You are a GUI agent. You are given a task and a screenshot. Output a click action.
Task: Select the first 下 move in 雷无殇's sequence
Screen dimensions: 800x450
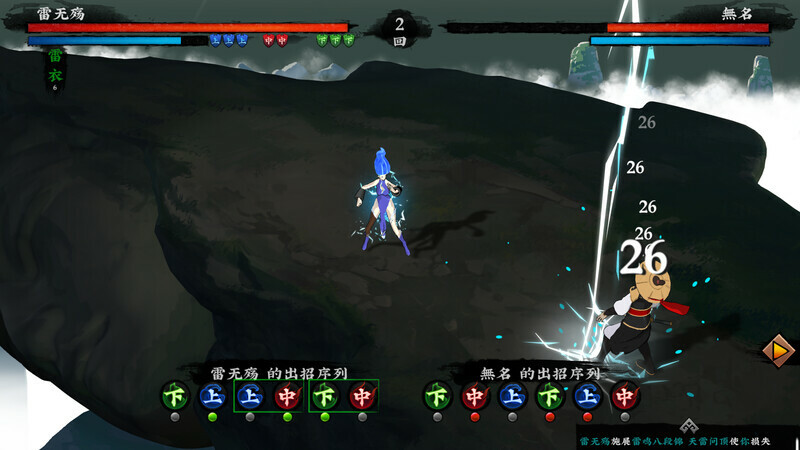(x=174, y=396)
